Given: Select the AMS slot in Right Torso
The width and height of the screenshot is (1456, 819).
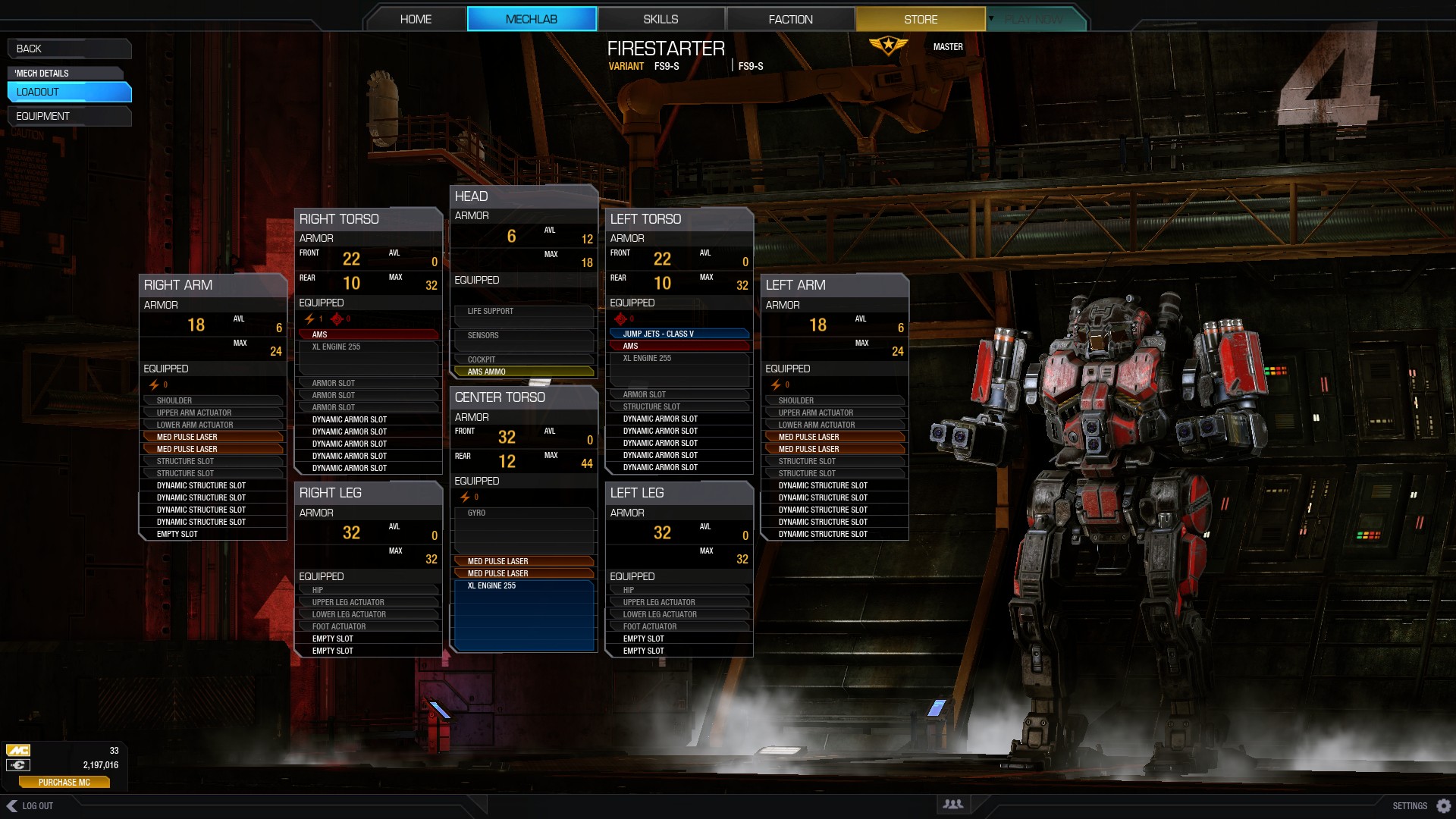Looking at the screenshot, I should (x=368, y=334).
